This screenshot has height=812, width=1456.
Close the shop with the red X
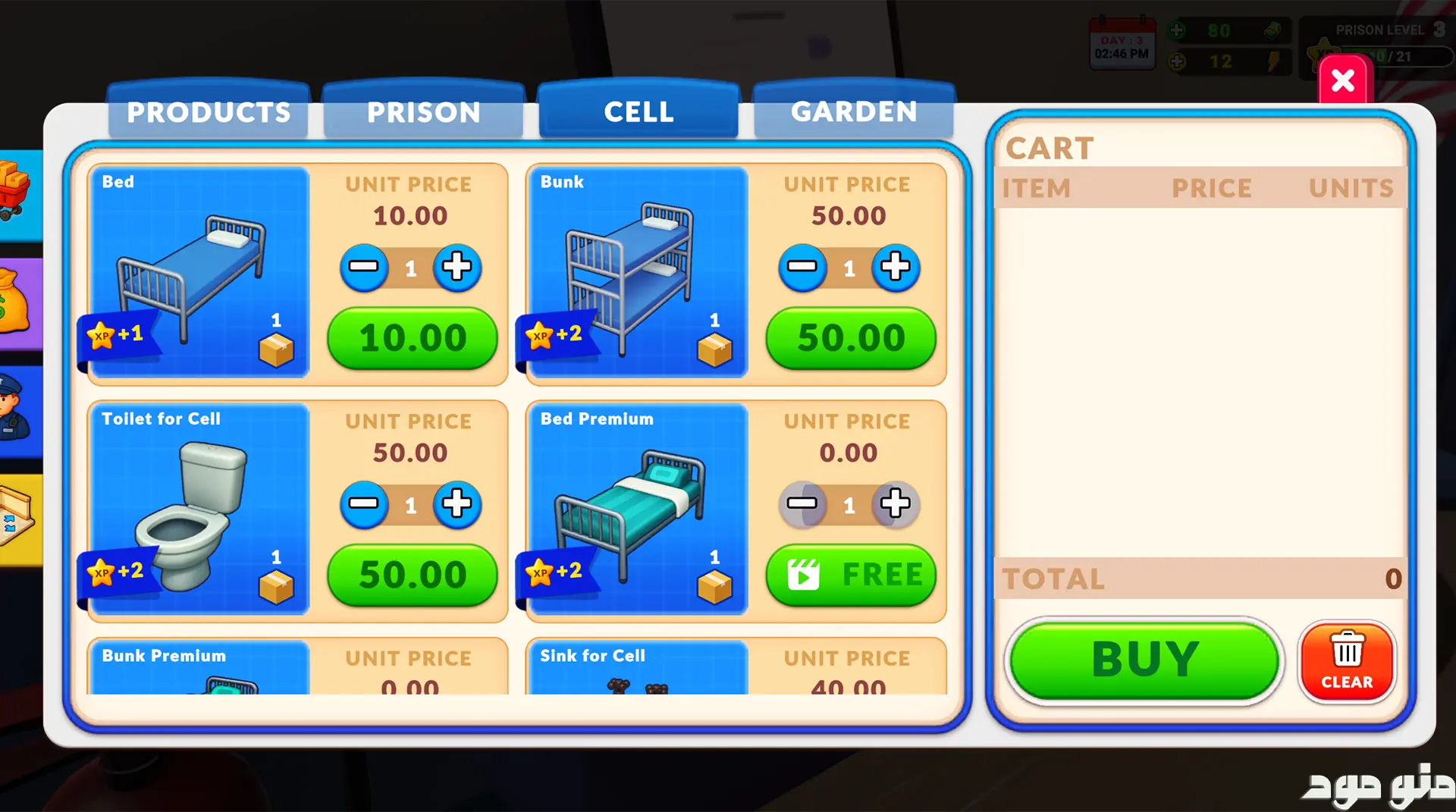coord(1342,80)
